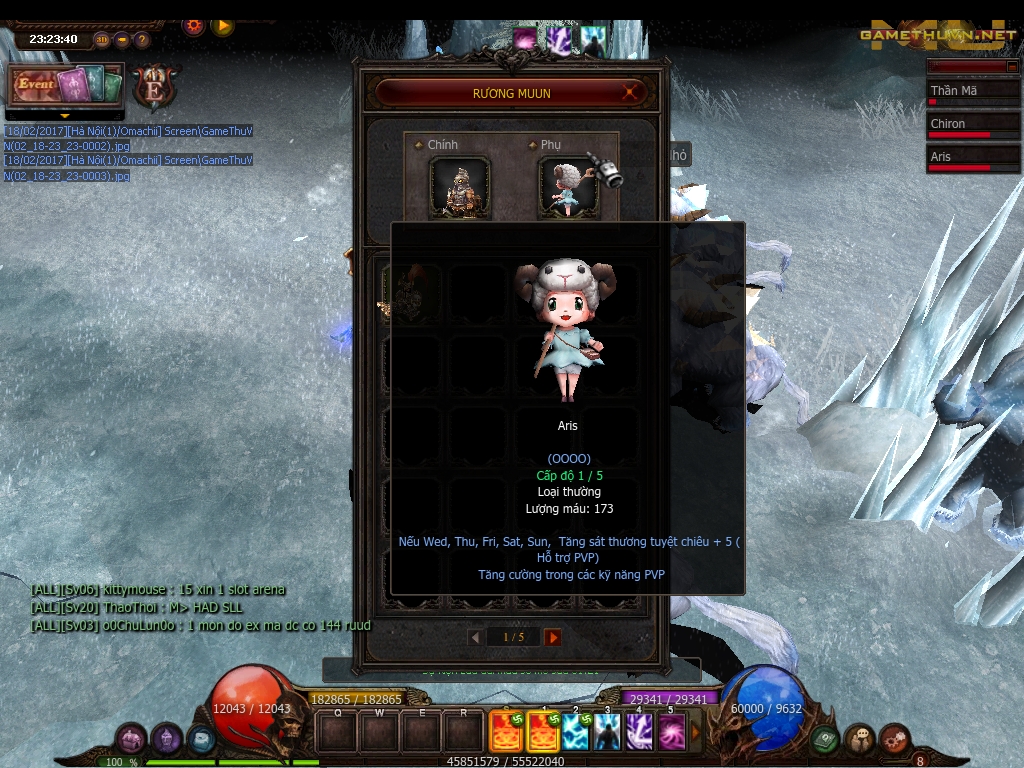Close the Rương Muun window

(x=630, y=93)
